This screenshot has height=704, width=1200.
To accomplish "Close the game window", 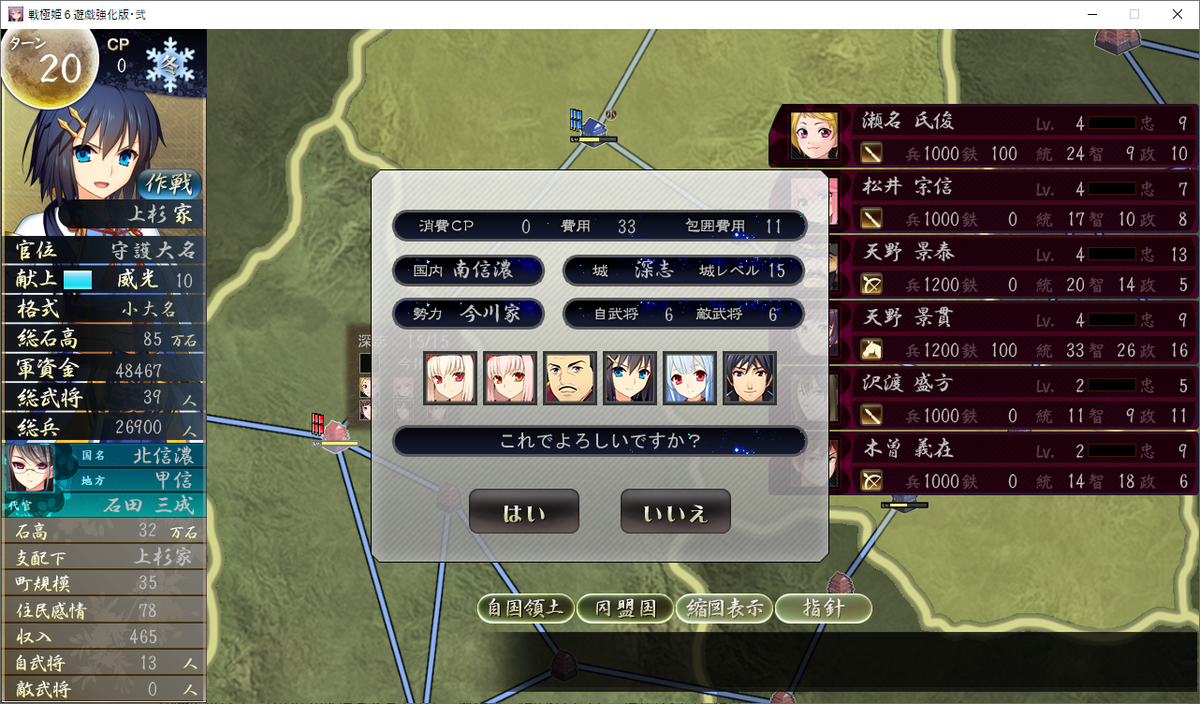I will [x=1177, y=14].
